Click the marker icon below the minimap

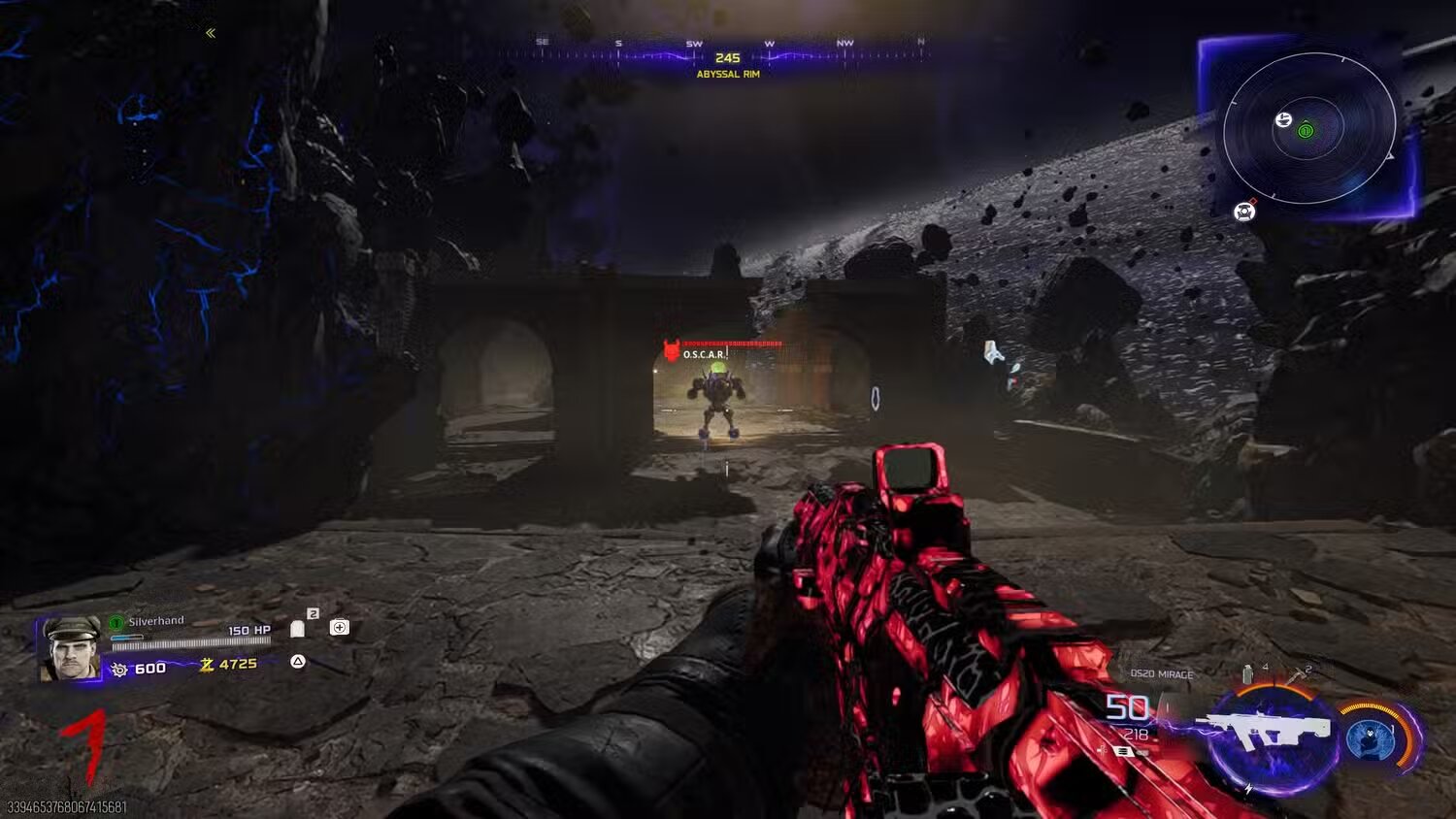click(x=1244, y=211)
